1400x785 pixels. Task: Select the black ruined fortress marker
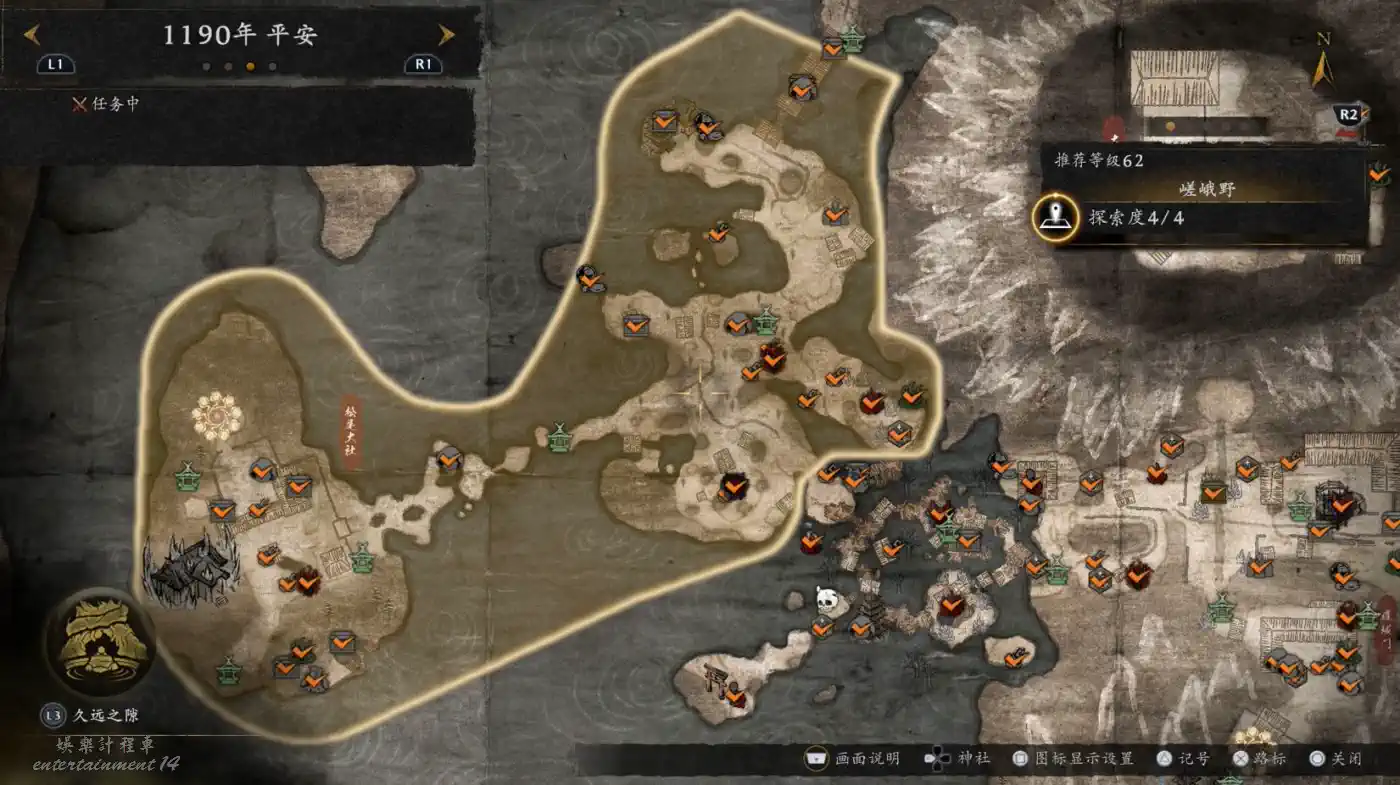point(192,565)
